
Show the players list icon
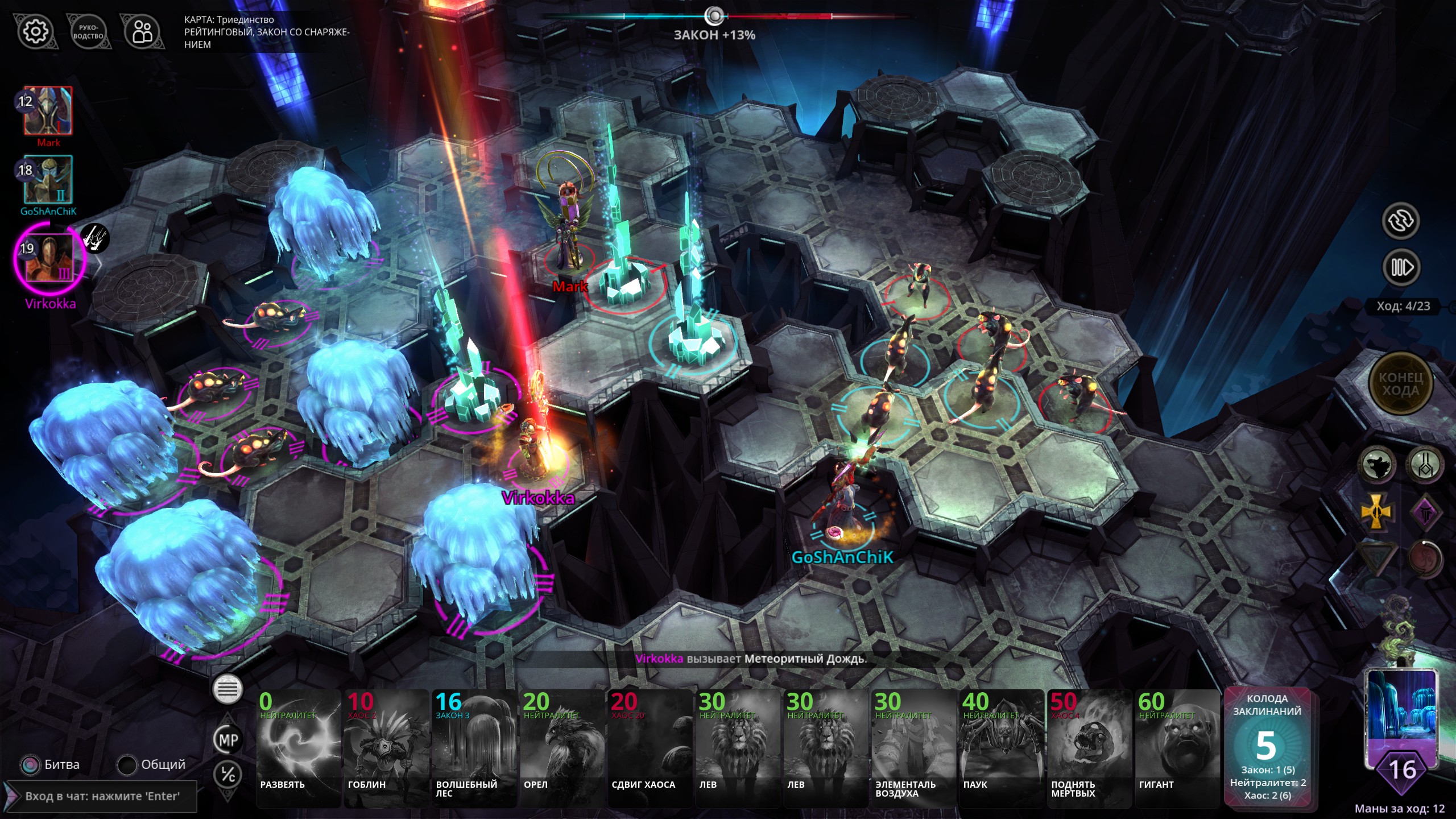pyautogui.click(x=142, y=32)
